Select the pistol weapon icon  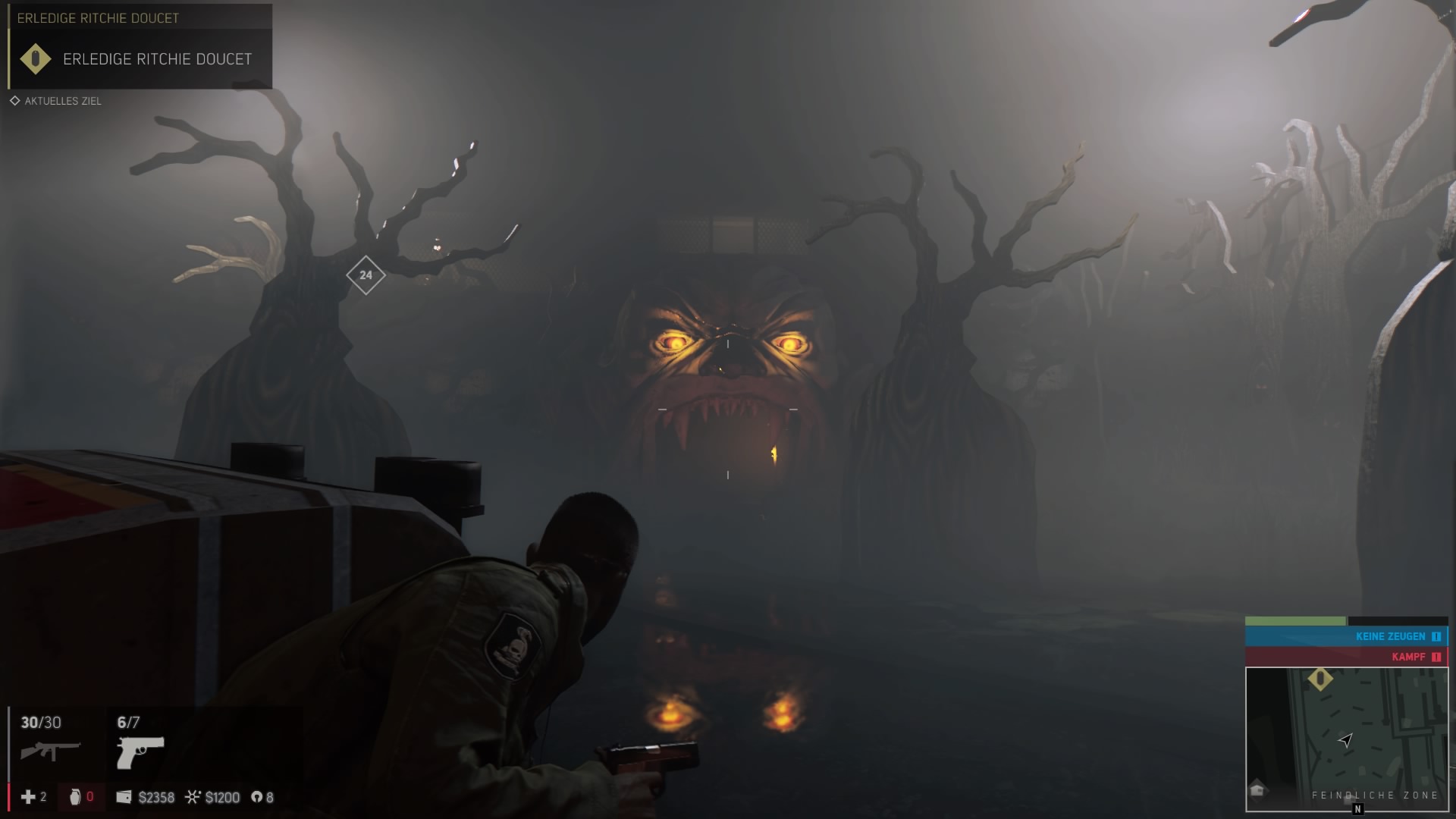(x=140, y=752)
